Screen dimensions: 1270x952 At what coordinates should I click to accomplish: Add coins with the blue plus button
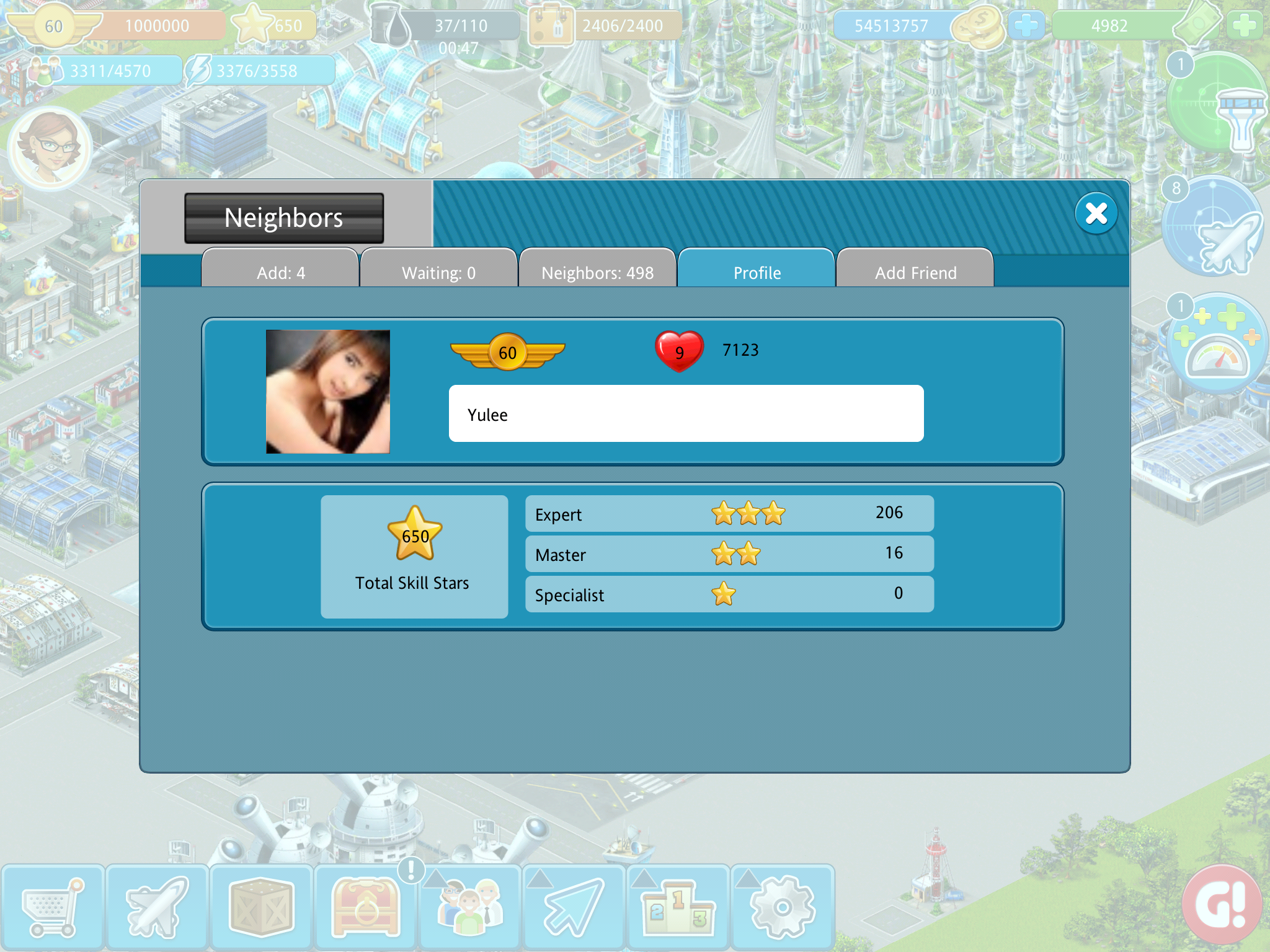click(x=1026, y=26)
